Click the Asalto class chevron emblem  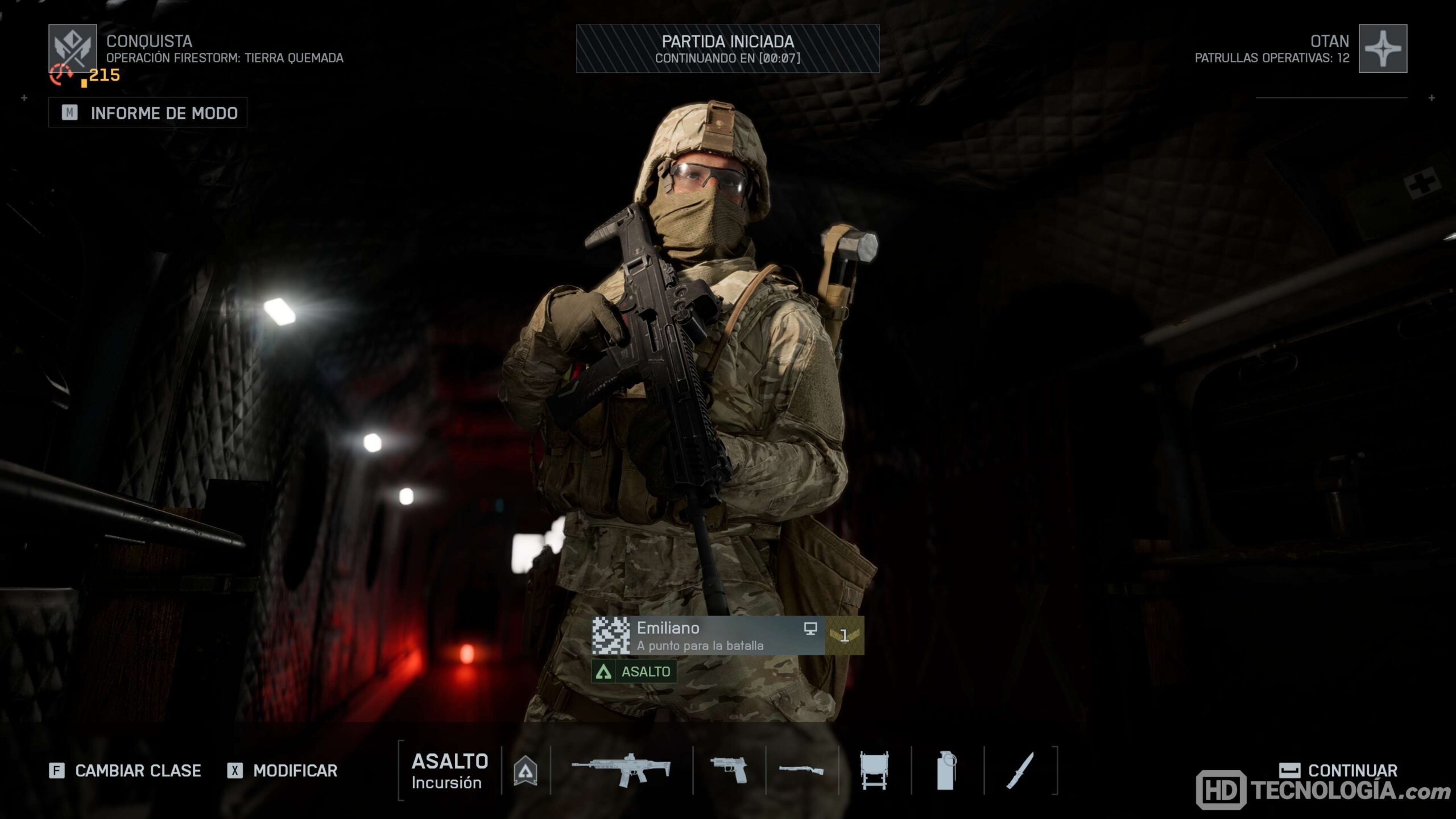tap(526, 771)
